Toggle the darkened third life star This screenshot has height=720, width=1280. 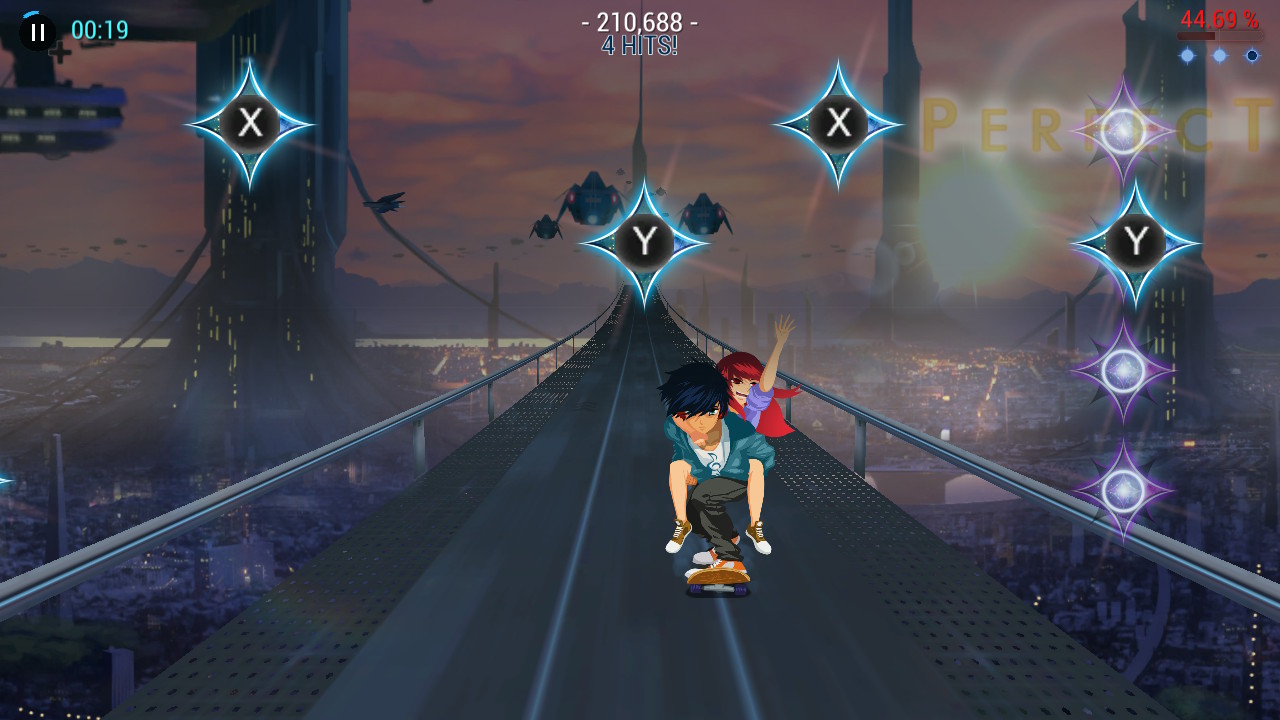tap(1252, 54)
